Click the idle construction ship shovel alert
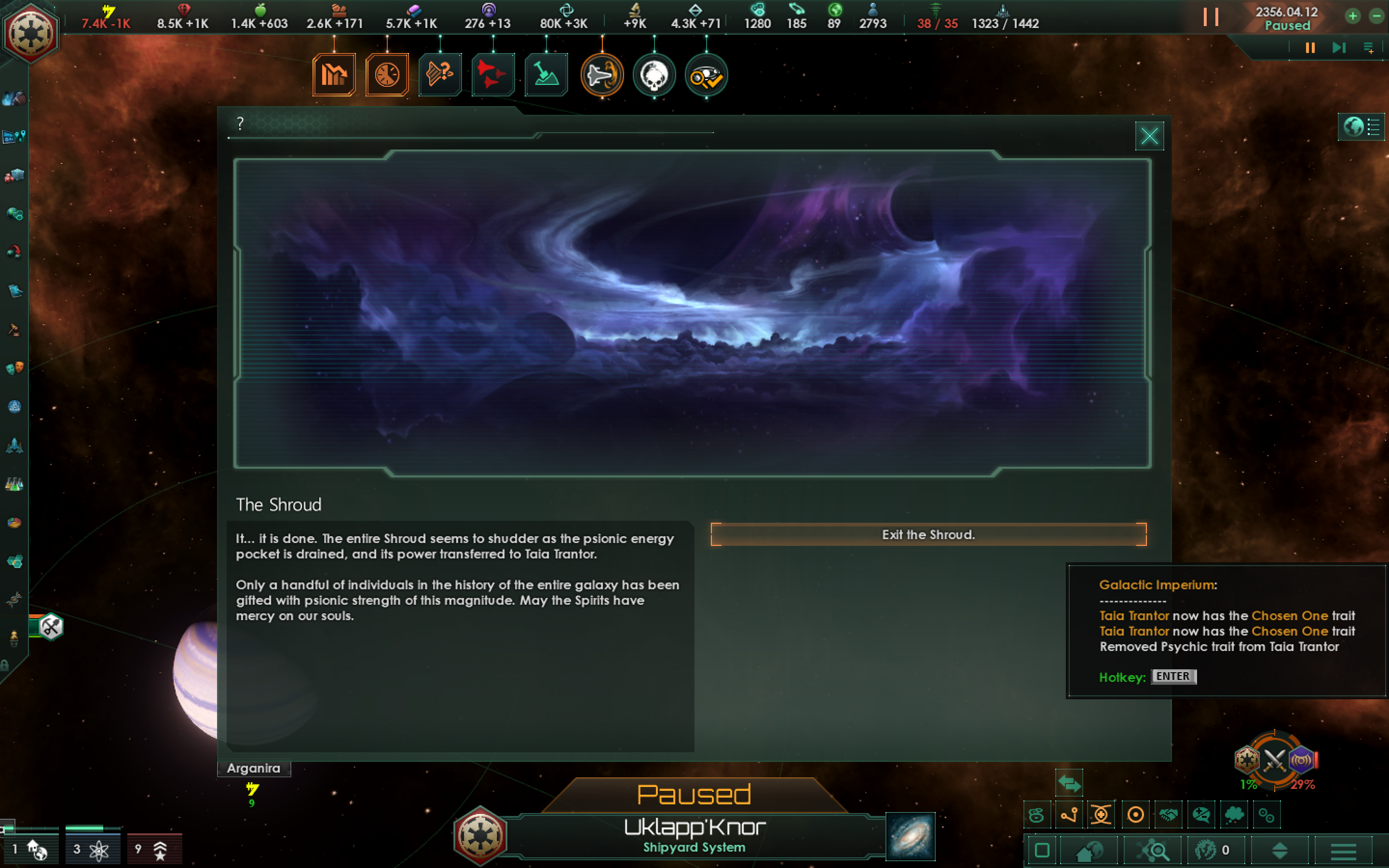 click(x=546, y=75)
